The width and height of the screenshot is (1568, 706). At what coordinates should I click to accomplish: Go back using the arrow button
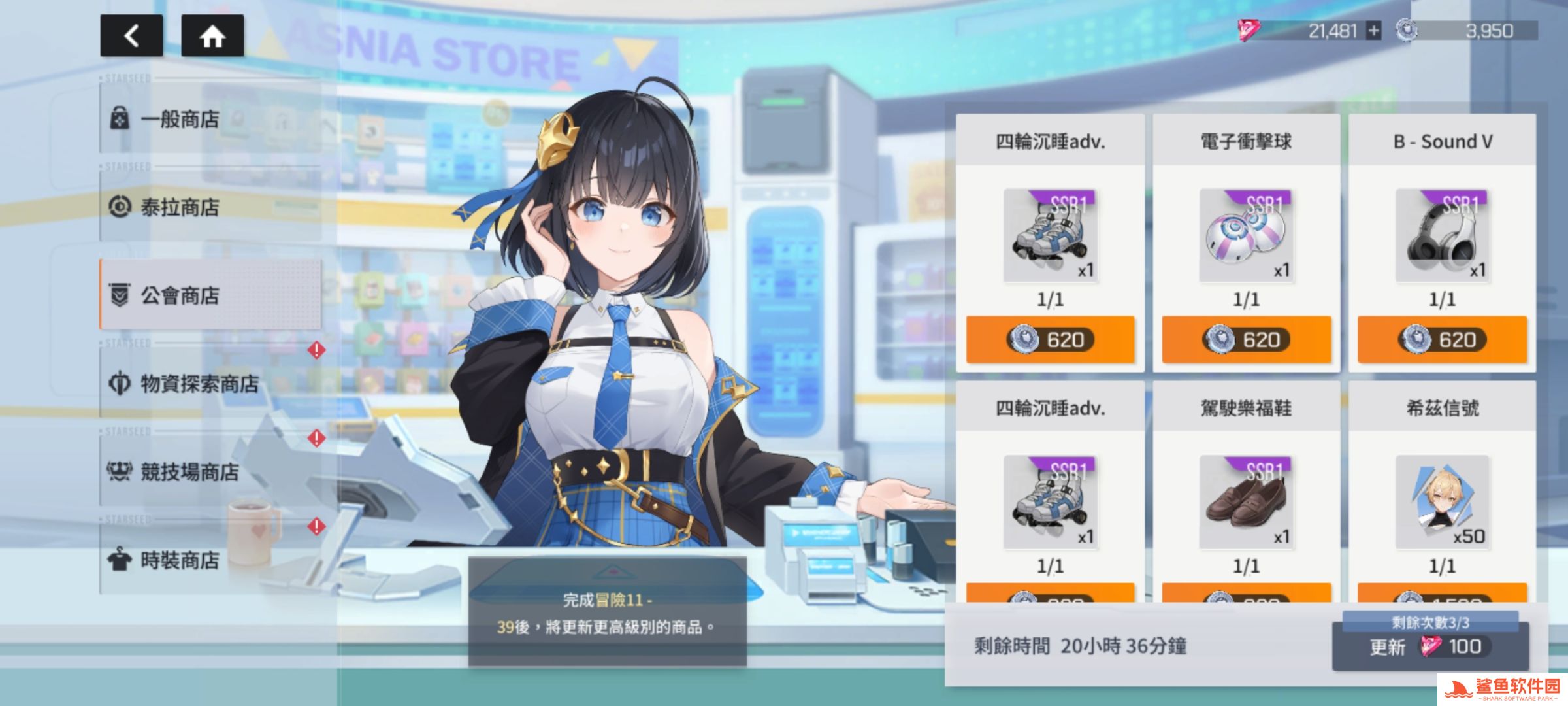pyautogui.click(x=131, y=36)
